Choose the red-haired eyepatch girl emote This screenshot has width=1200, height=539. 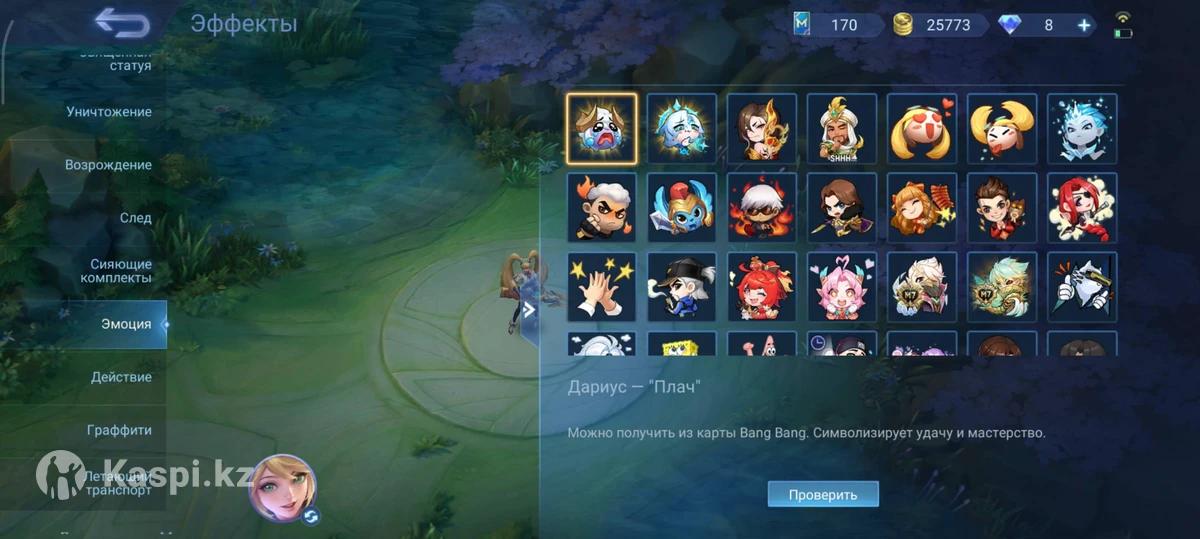1082,208
